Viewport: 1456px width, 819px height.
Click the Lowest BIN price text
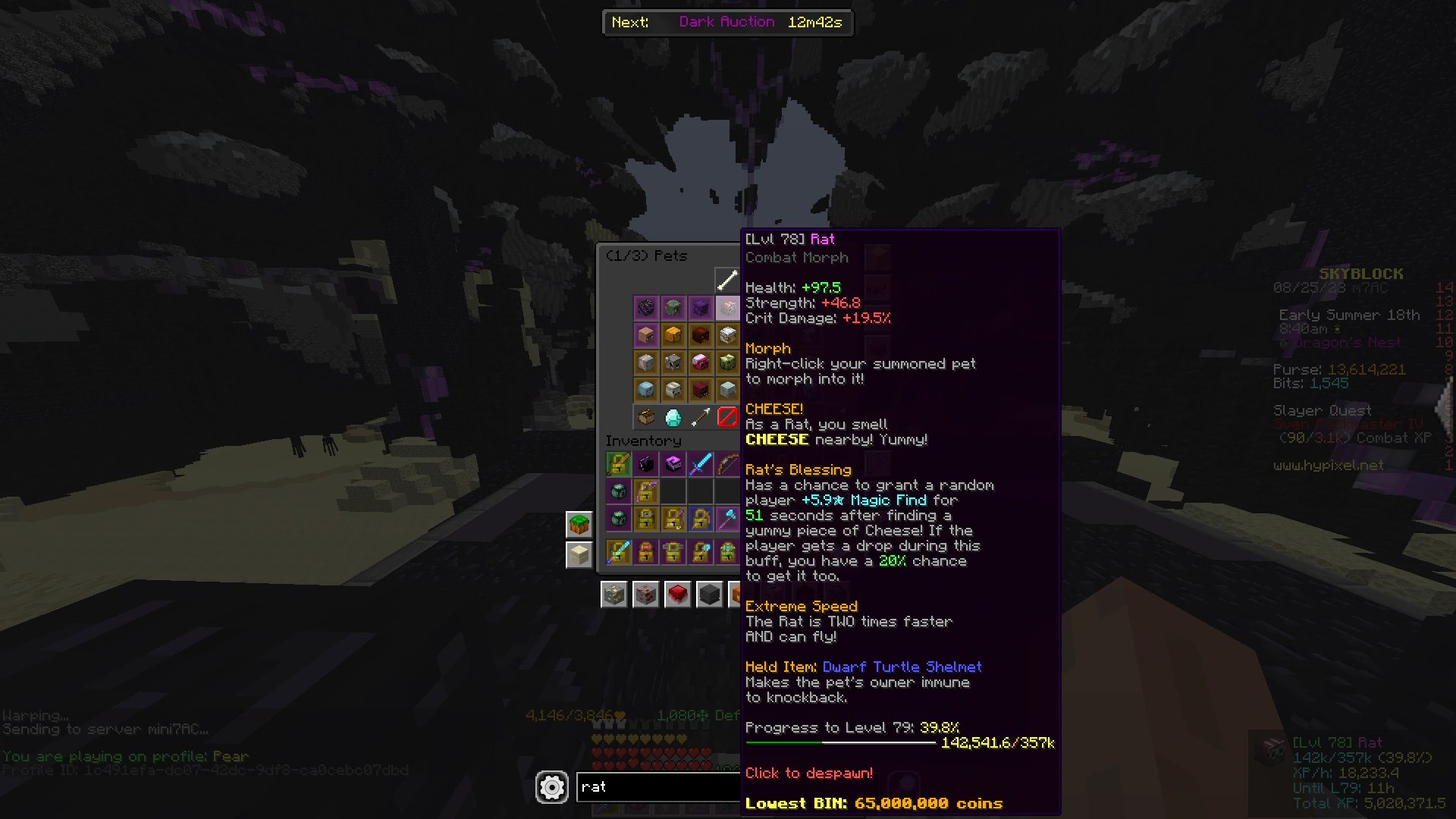coord(872,803)
